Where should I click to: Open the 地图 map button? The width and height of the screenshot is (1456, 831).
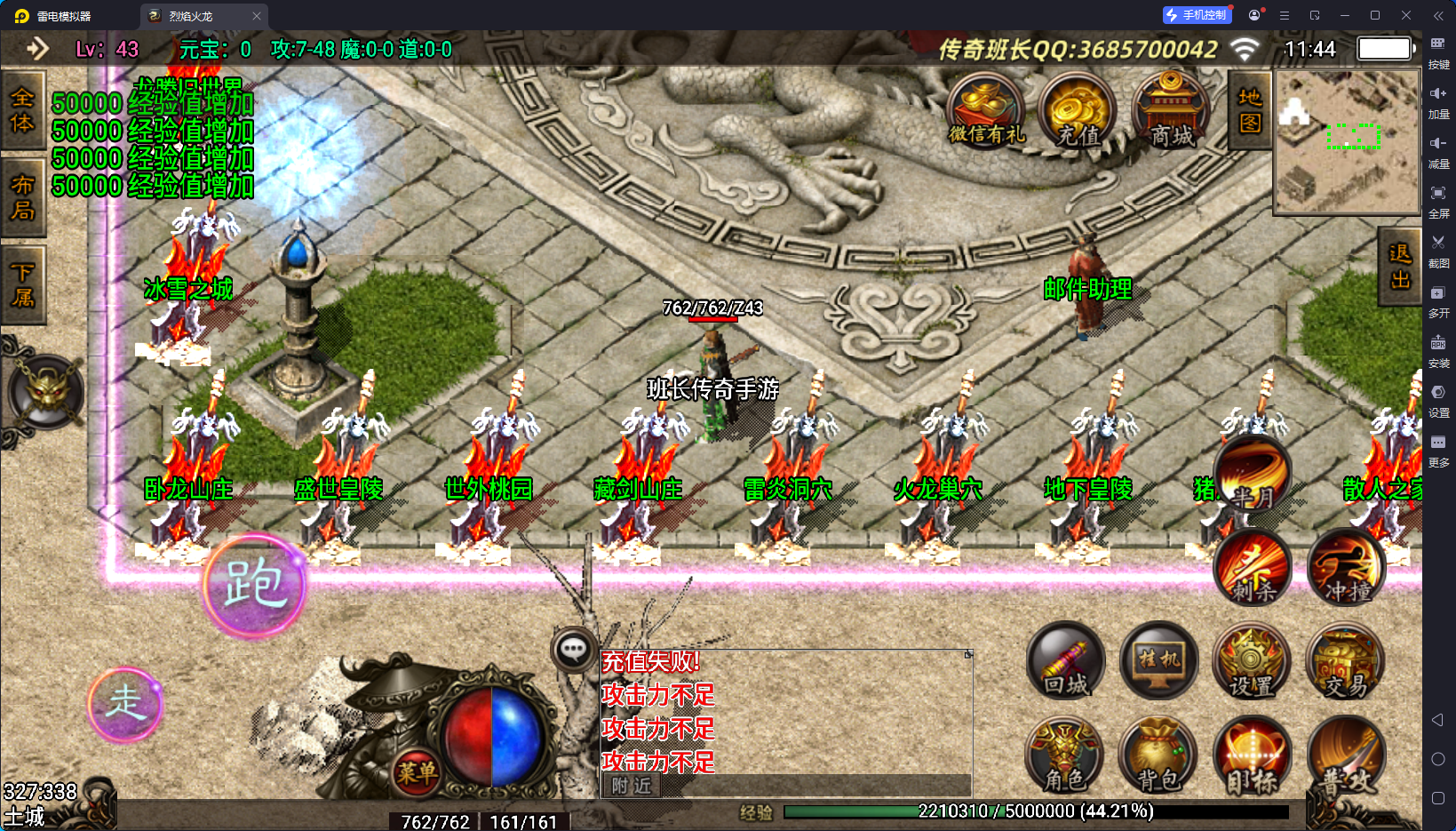[x=1250, y=110]
